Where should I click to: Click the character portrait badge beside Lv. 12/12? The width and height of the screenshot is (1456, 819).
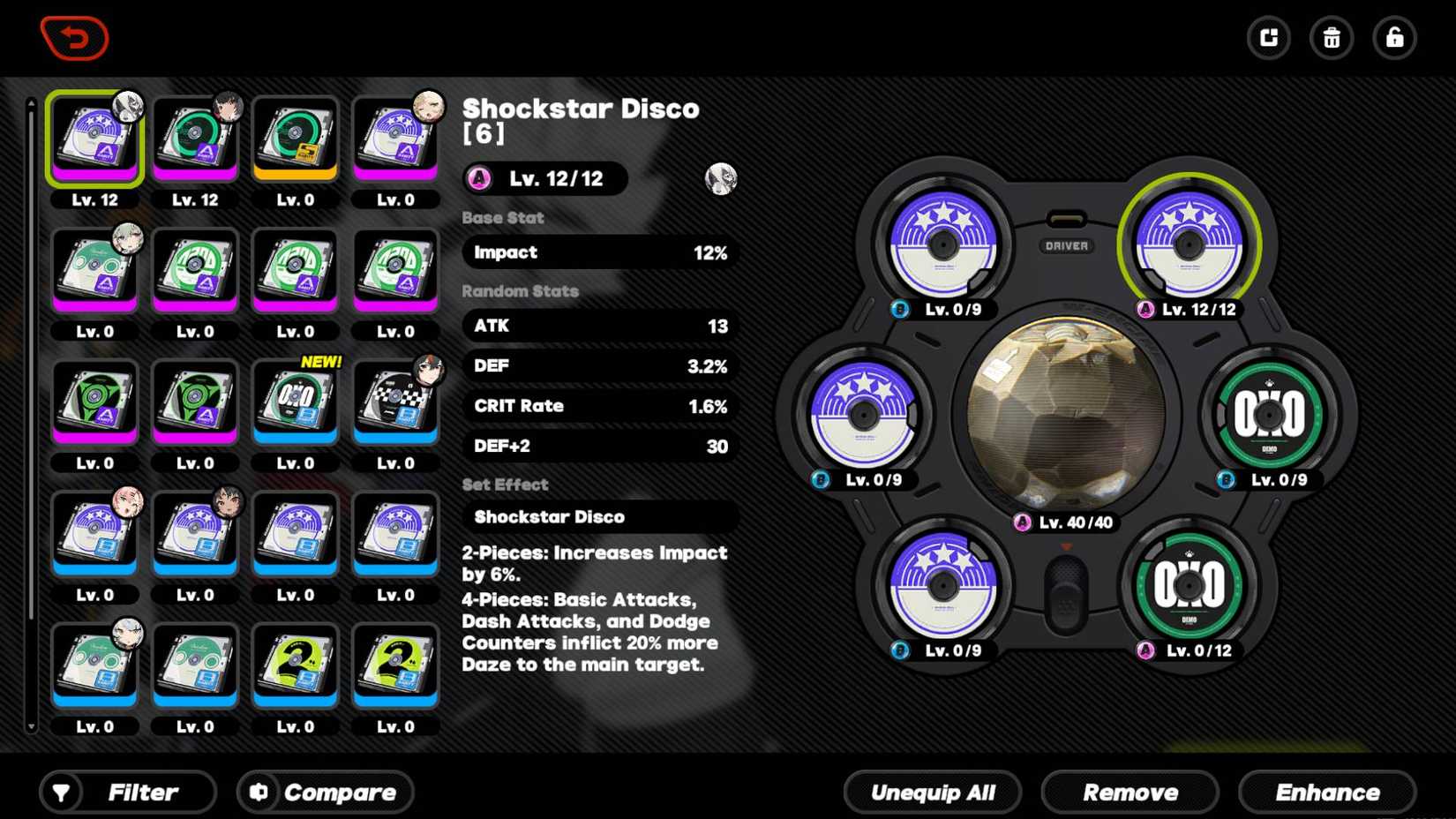point(719,179)
